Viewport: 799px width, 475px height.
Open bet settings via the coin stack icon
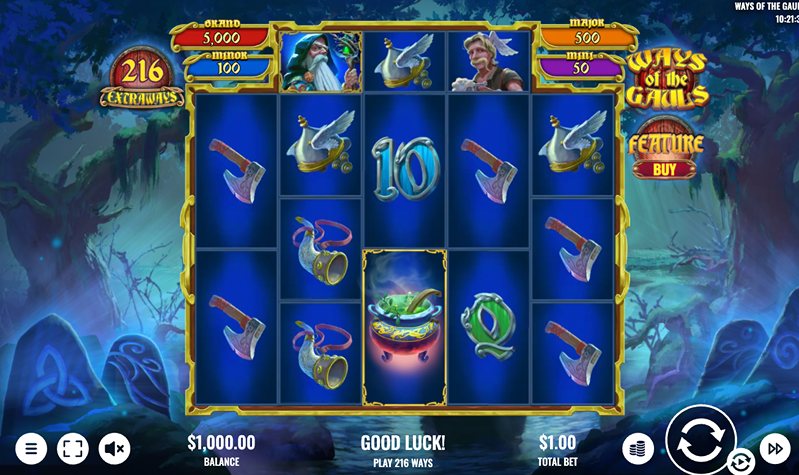click(x=637, y=448)
